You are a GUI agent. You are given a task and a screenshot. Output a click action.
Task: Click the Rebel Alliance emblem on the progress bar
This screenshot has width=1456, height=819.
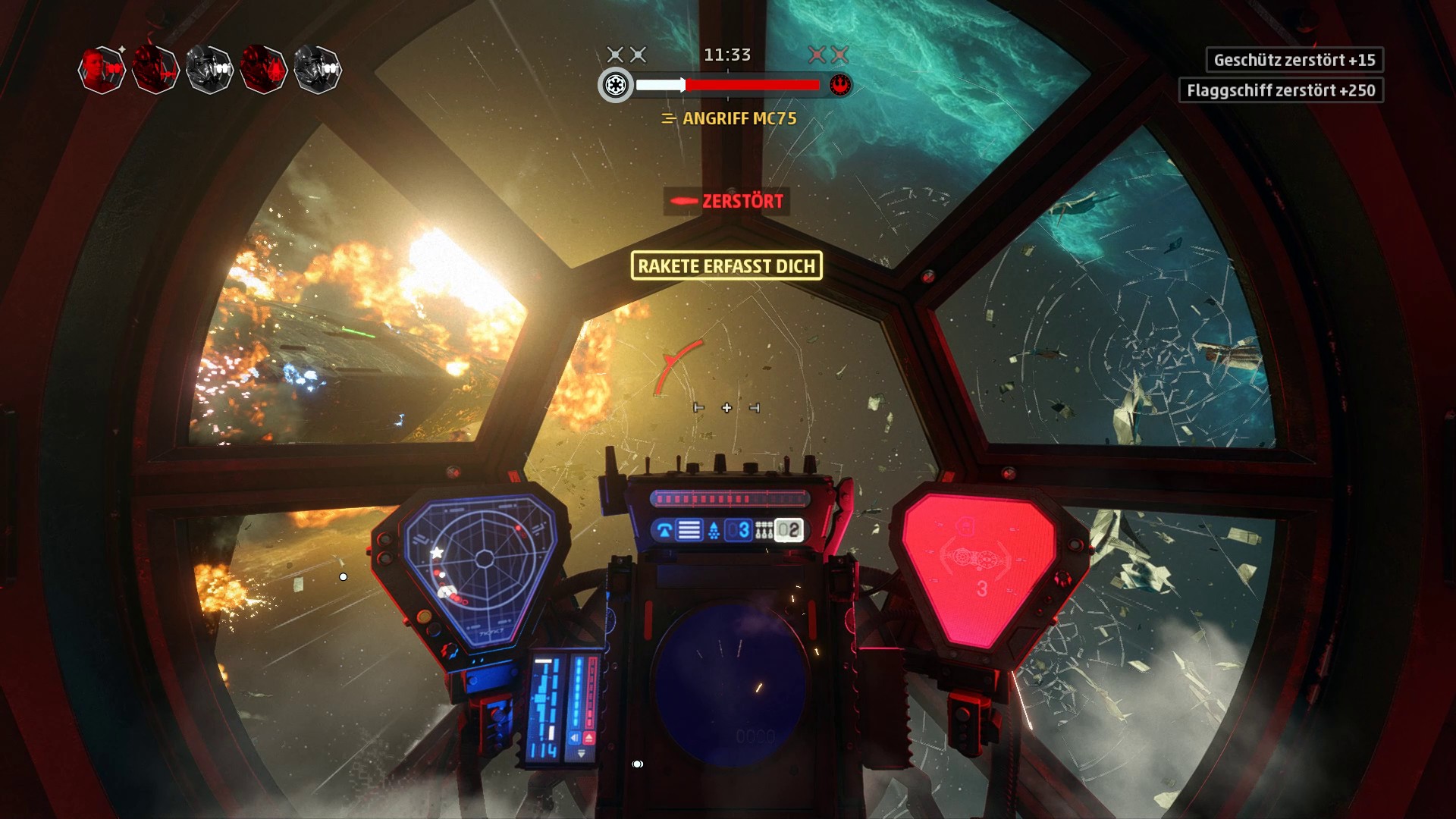(839, 85)
